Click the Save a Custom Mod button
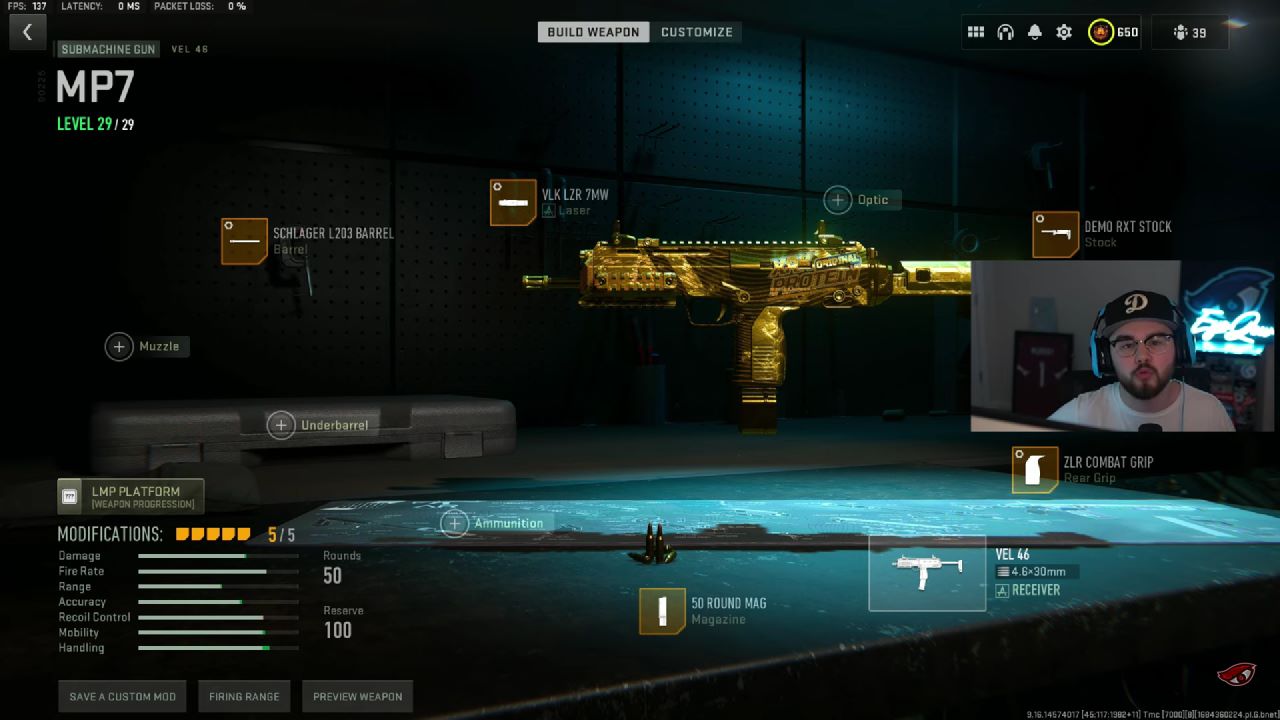 (x=122, y=696)
